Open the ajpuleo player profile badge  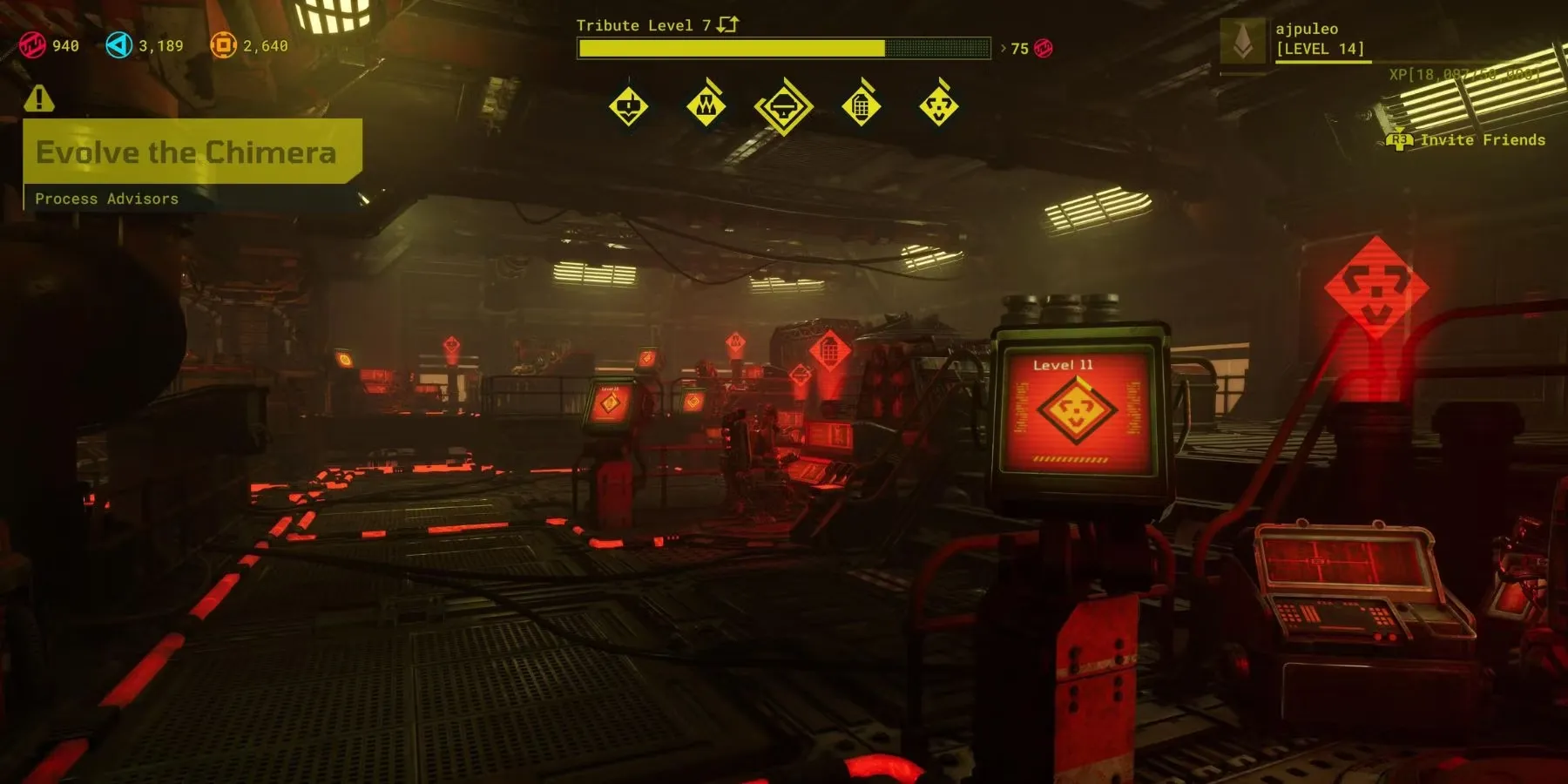click(1243, 40)
